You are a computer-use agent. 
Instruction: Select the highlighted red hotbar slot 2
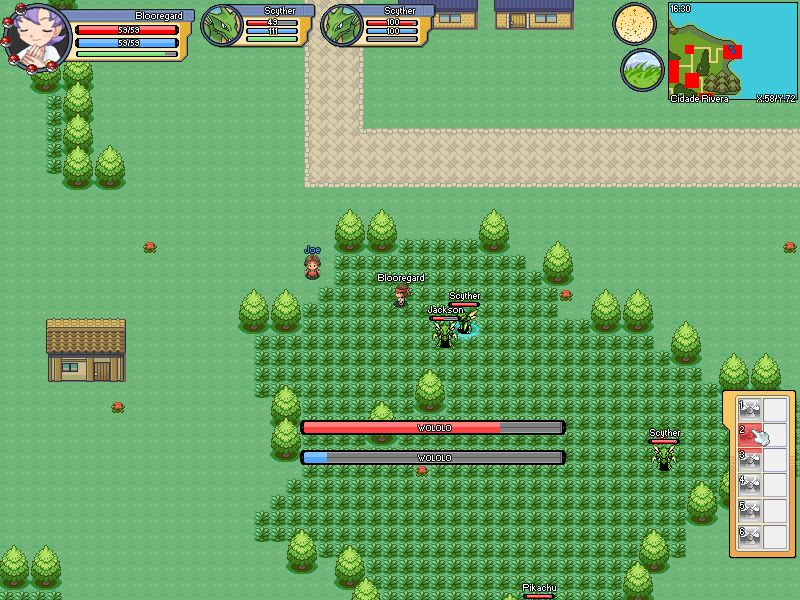tap(750, 435)
